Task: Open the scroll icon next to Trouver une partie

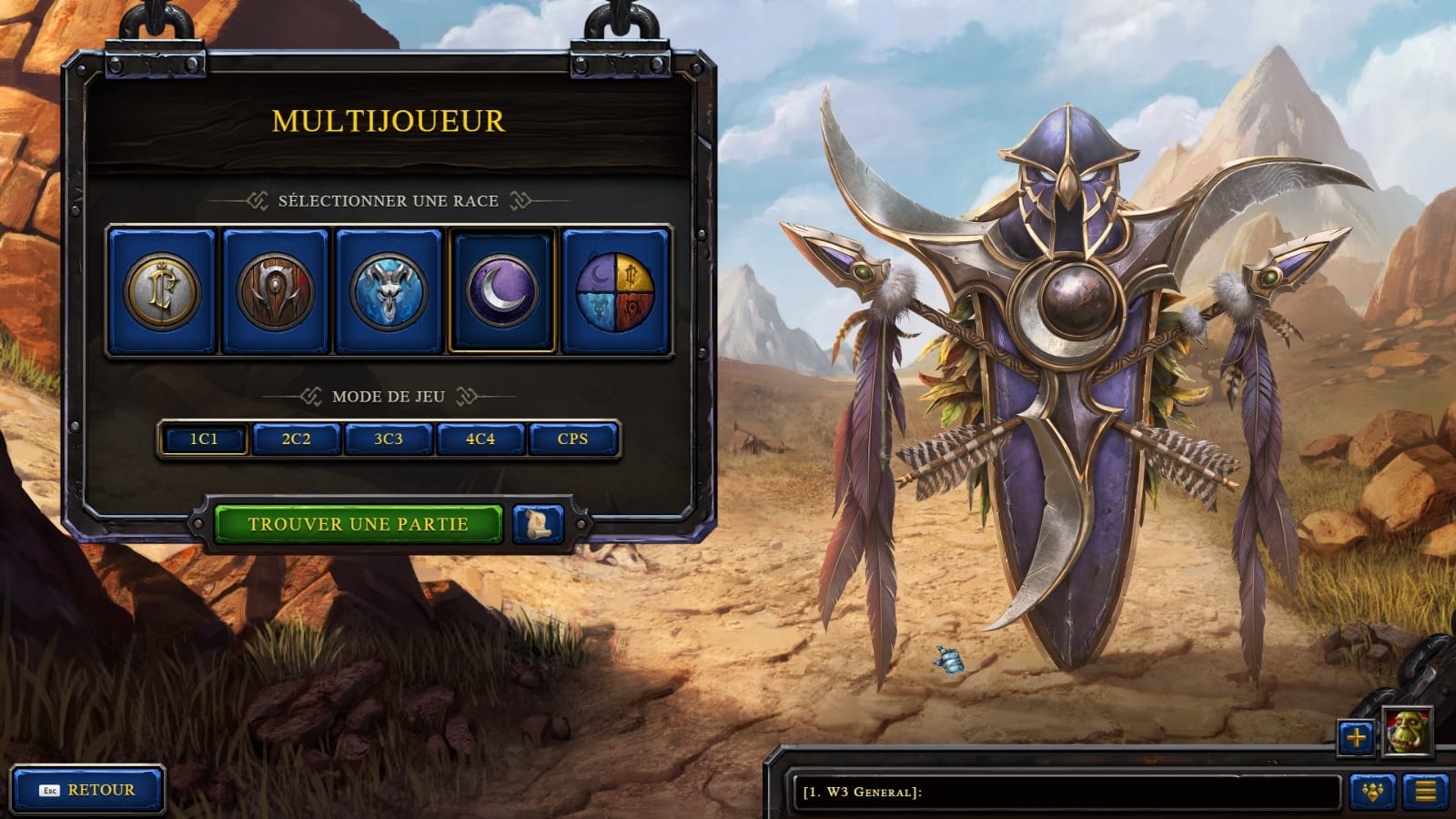Action: point(538,524)
